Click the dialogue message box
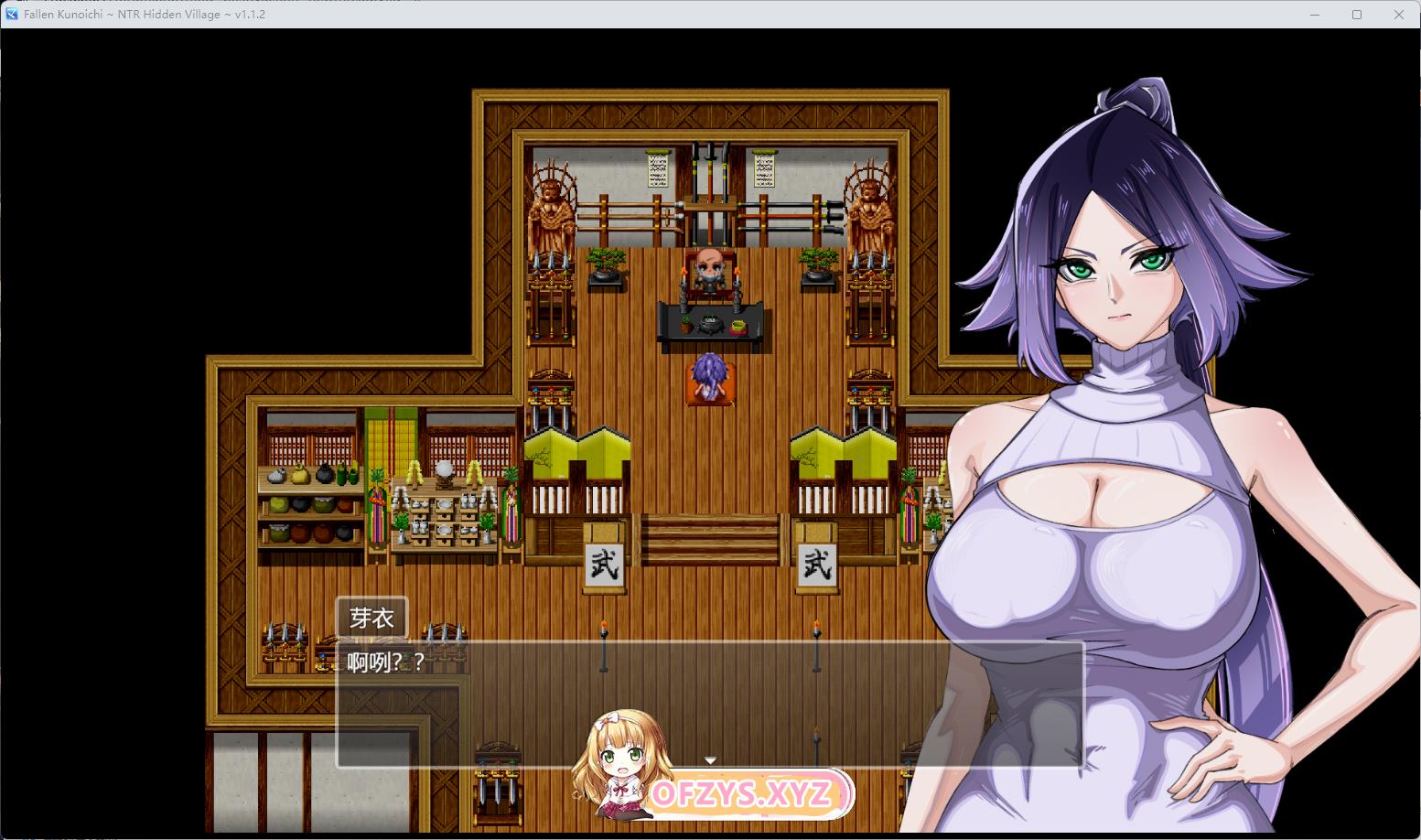Screen dimensions: 1421x840 coord(709,703)
